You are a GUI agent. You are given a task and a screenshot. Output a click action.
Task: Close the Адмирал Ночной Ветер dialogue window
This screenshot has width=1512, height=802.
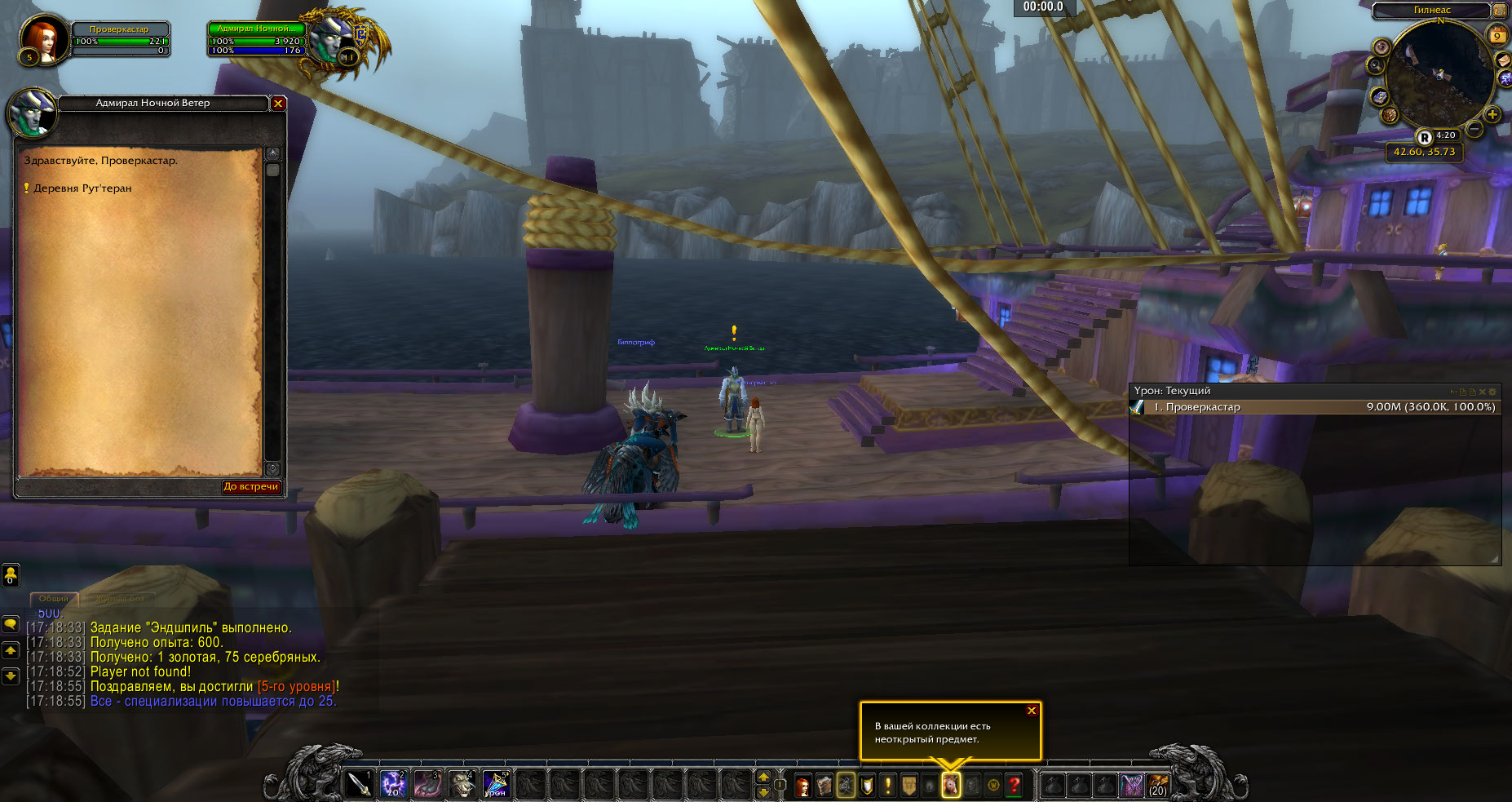(278, 104)
